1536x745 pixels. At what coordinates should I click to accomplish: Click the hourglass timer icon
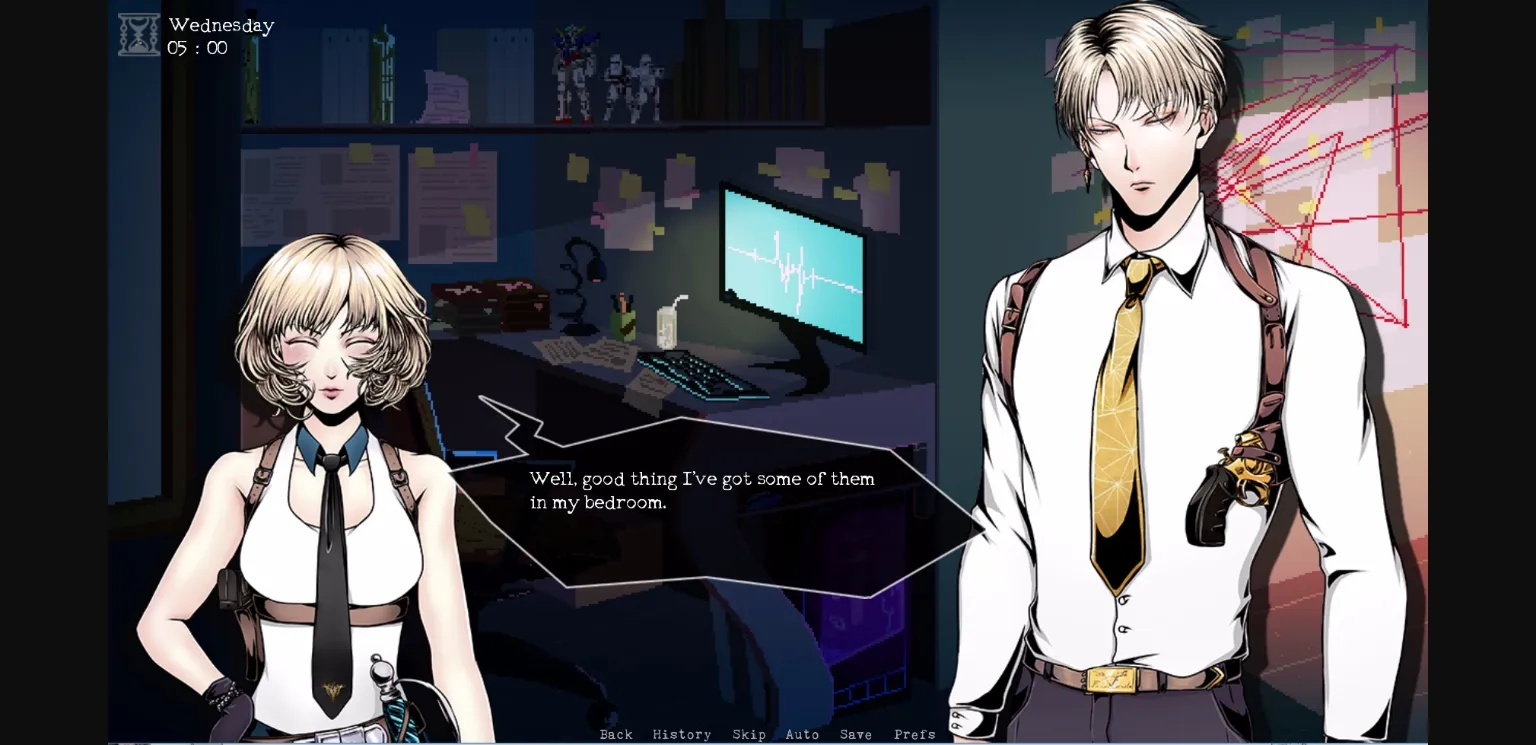coord(139,33)
